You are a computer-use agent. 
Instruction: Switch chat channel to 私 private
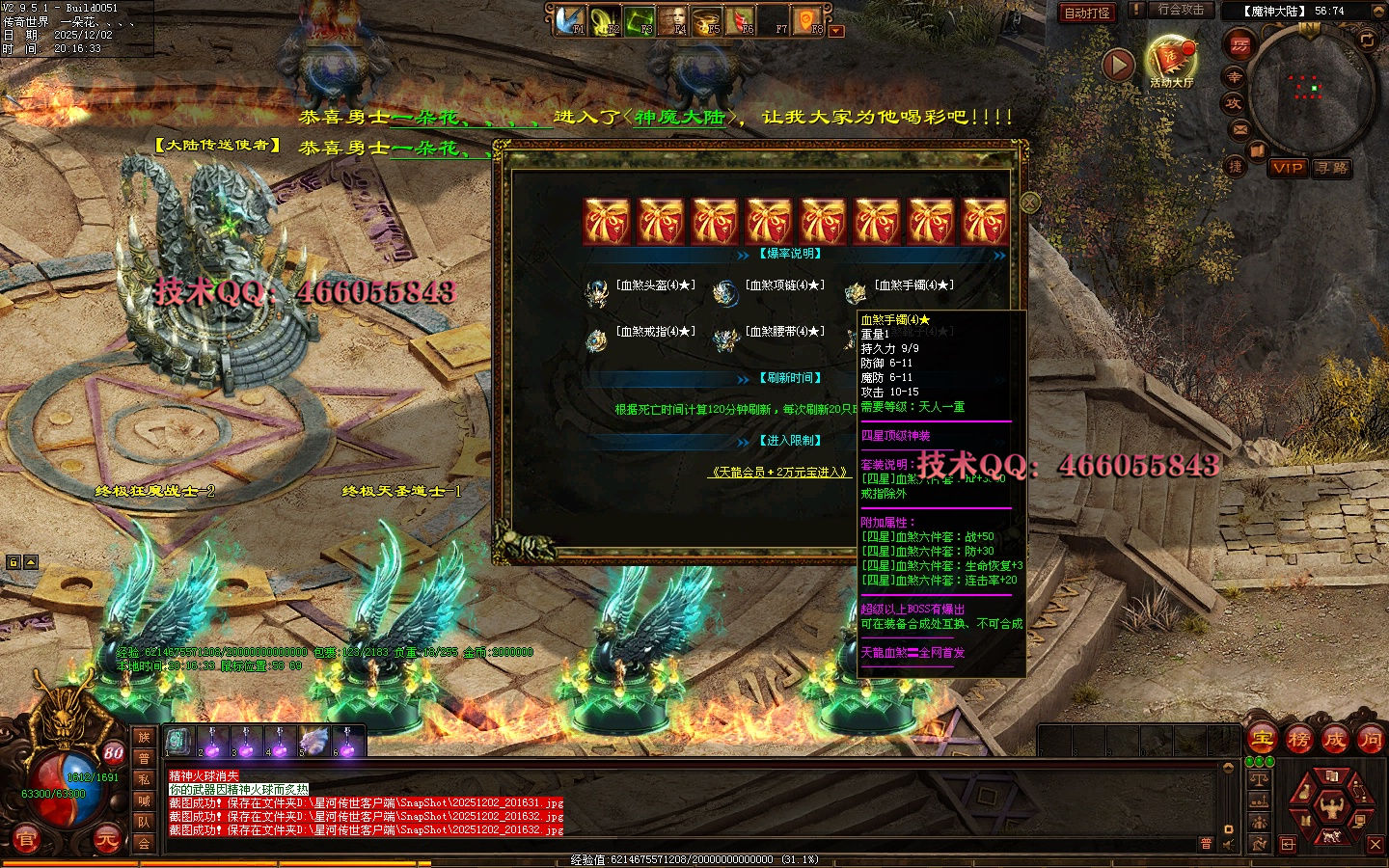(144, 779)
